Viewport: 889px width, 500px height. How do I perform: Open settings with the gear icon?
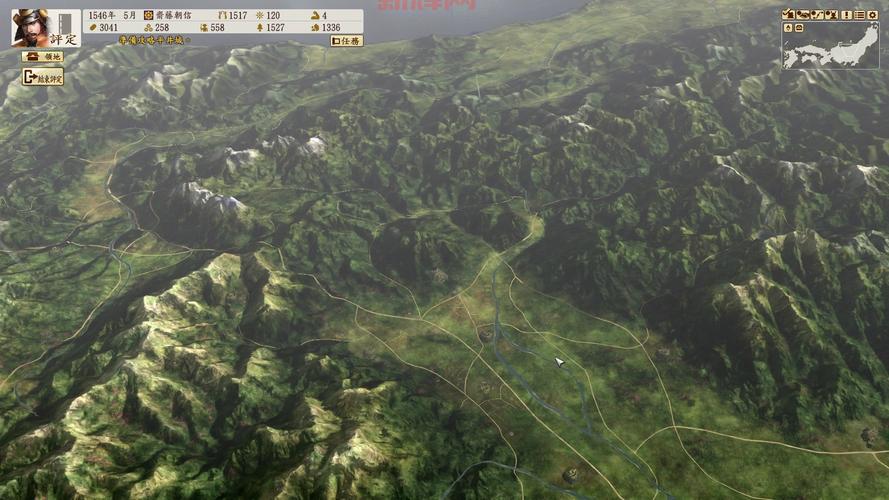click(x=873, y=14)
